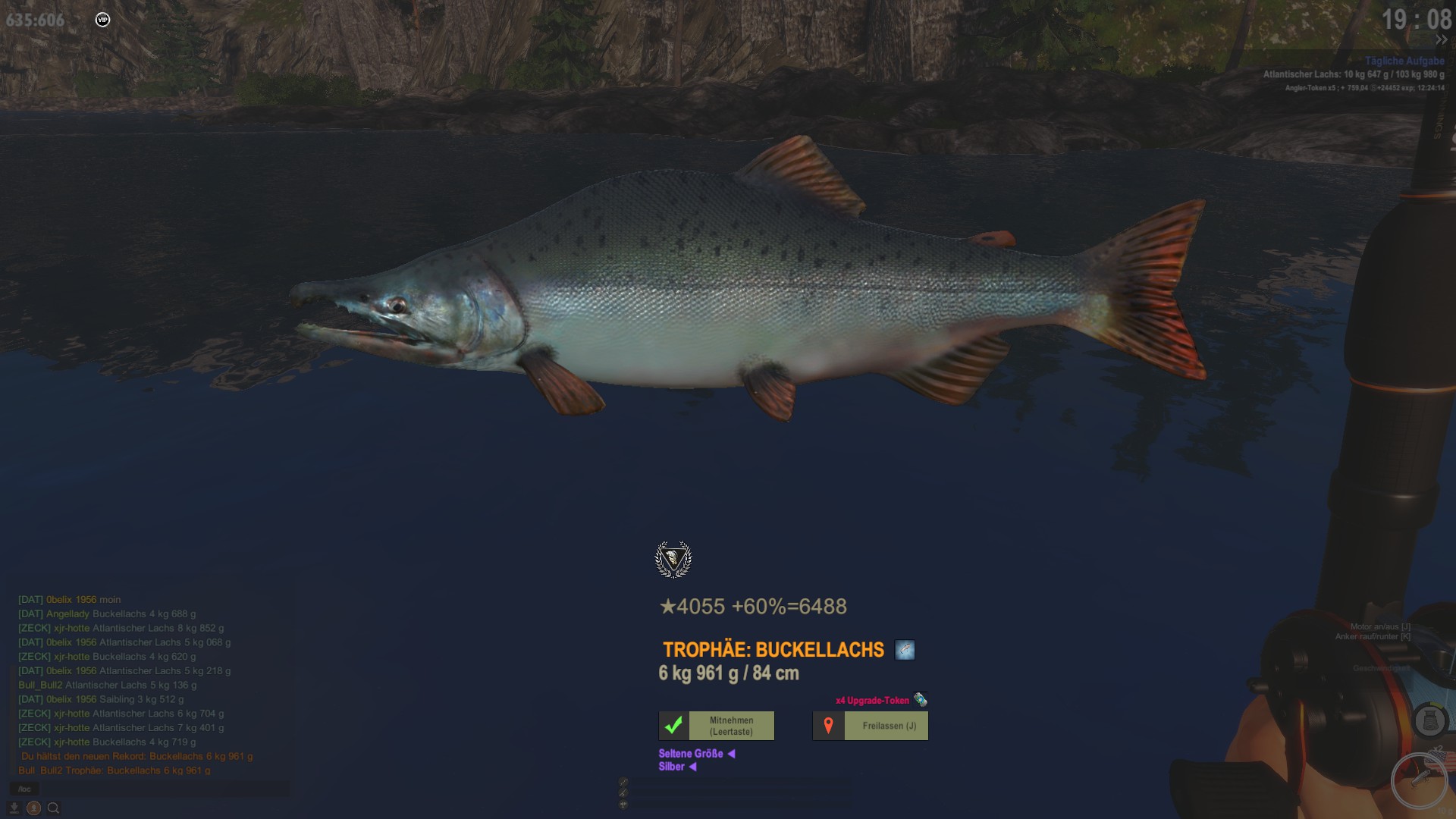Click the VIP badge icon
Screen dimensions: 1456x819
[x=103, y=20]
